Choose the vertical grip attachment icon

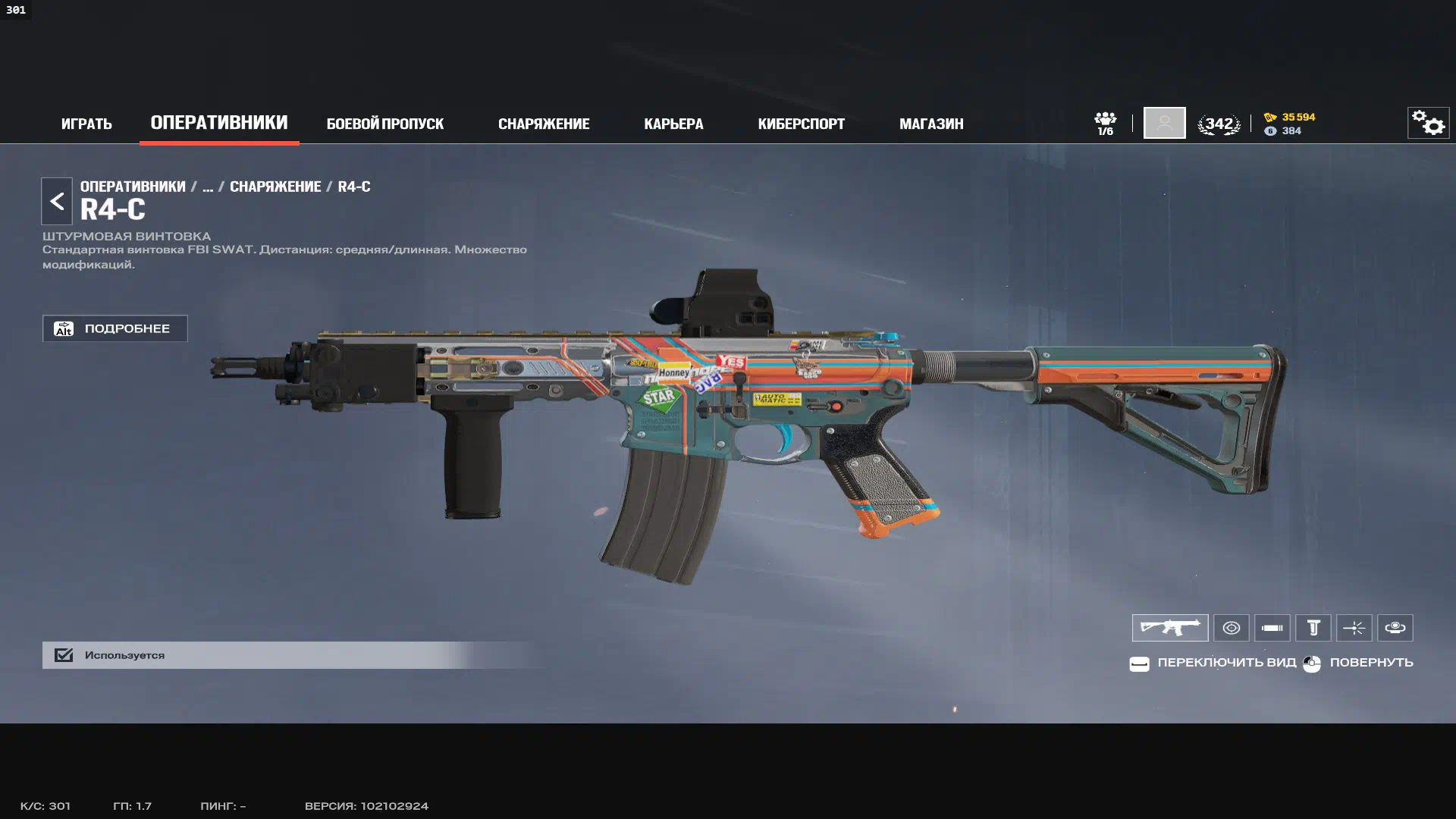1313,628
